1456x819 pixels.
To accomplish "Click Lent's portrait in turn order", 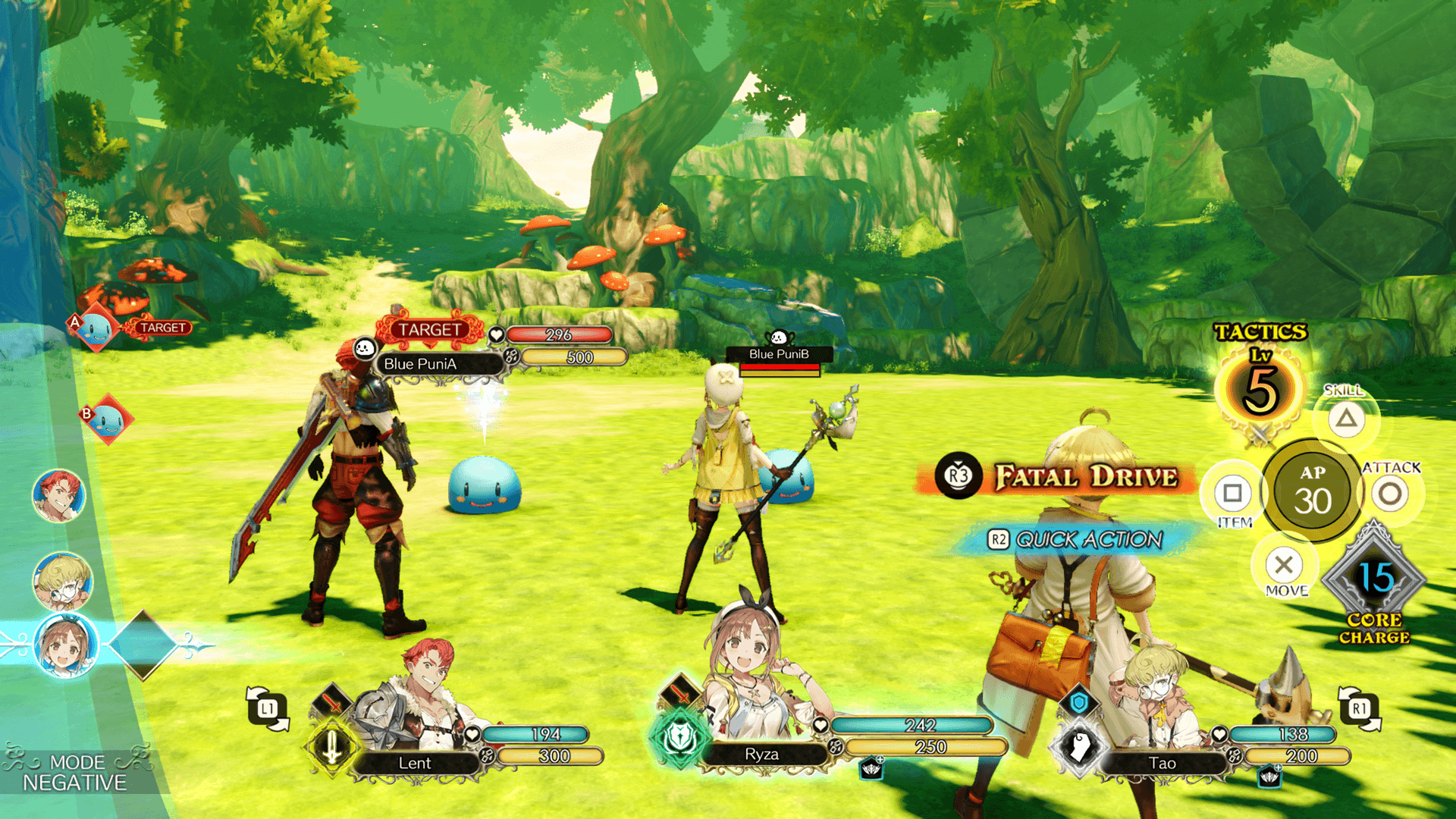I will point(59,495).
